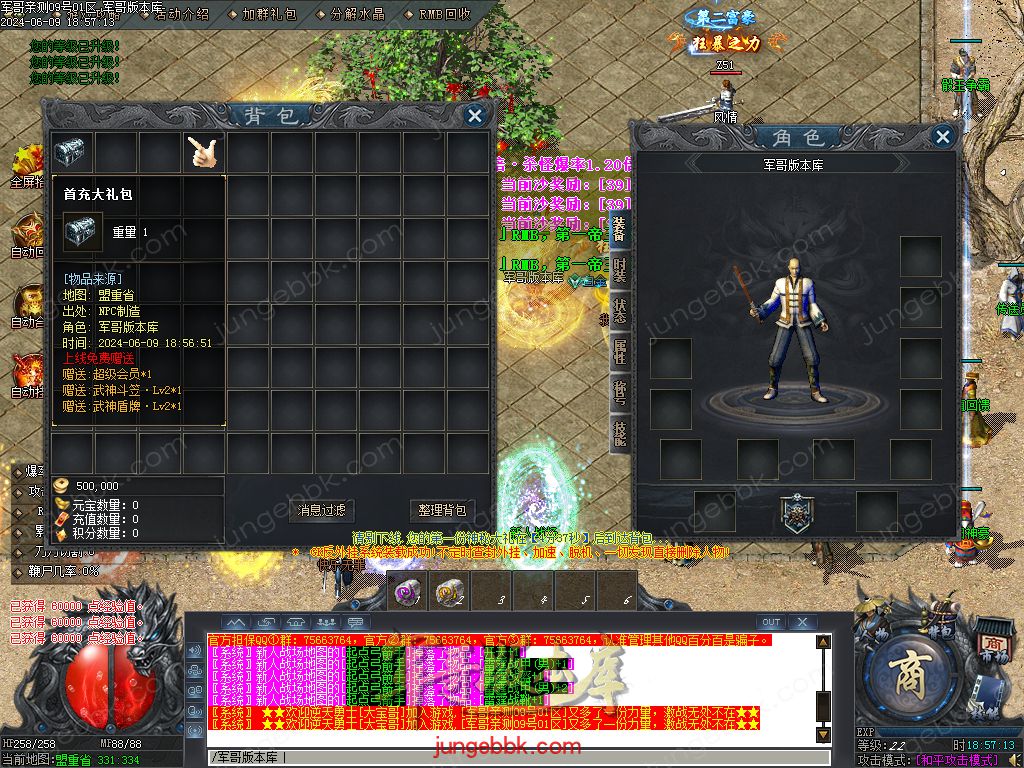Click the 整理背包 sort button
Screen dimensions: 1024x768
[442, 510]
